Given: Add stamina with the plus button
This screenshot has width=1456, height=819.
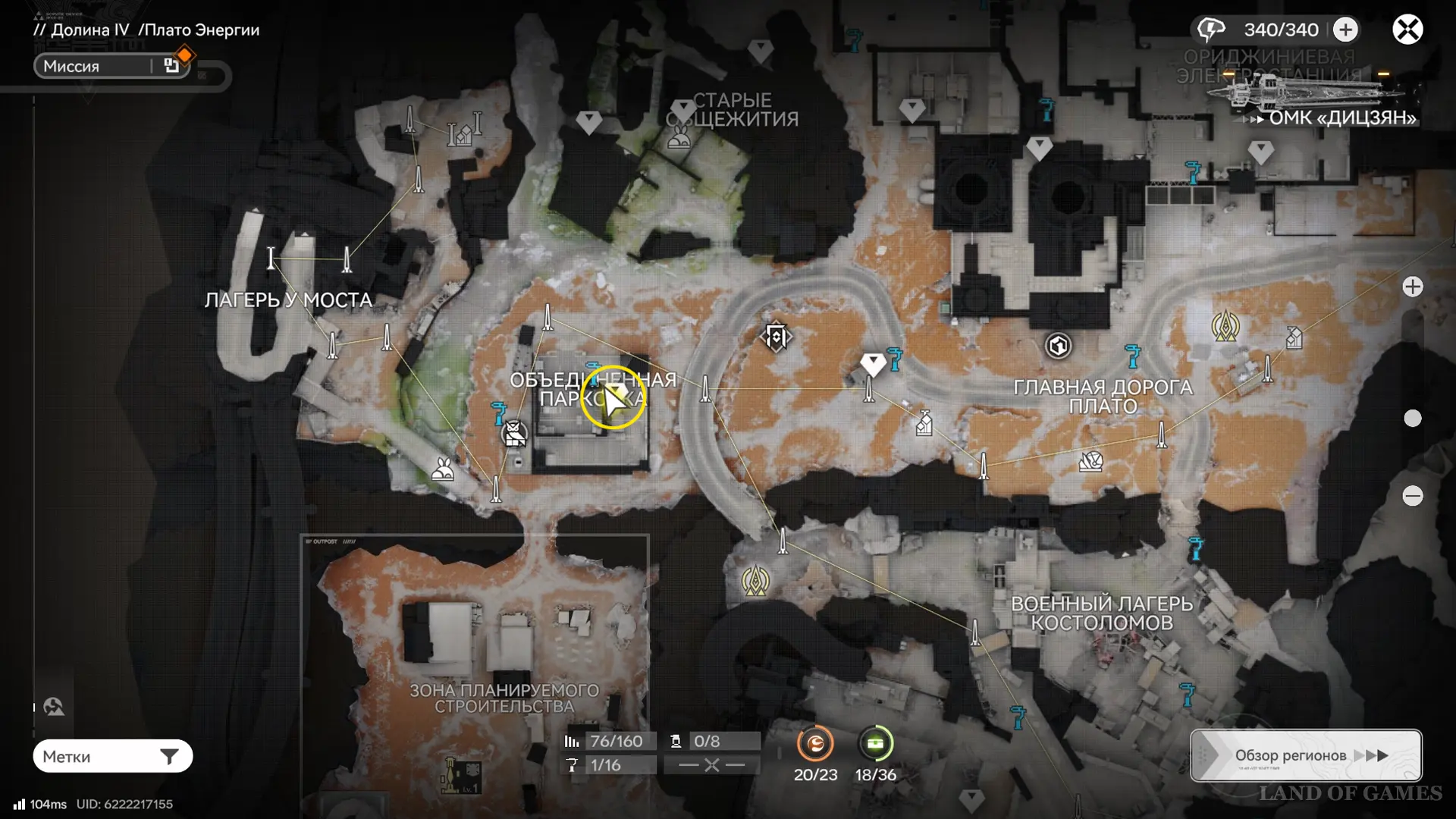Looking at the screenshot, I should tap(1345, 30).
